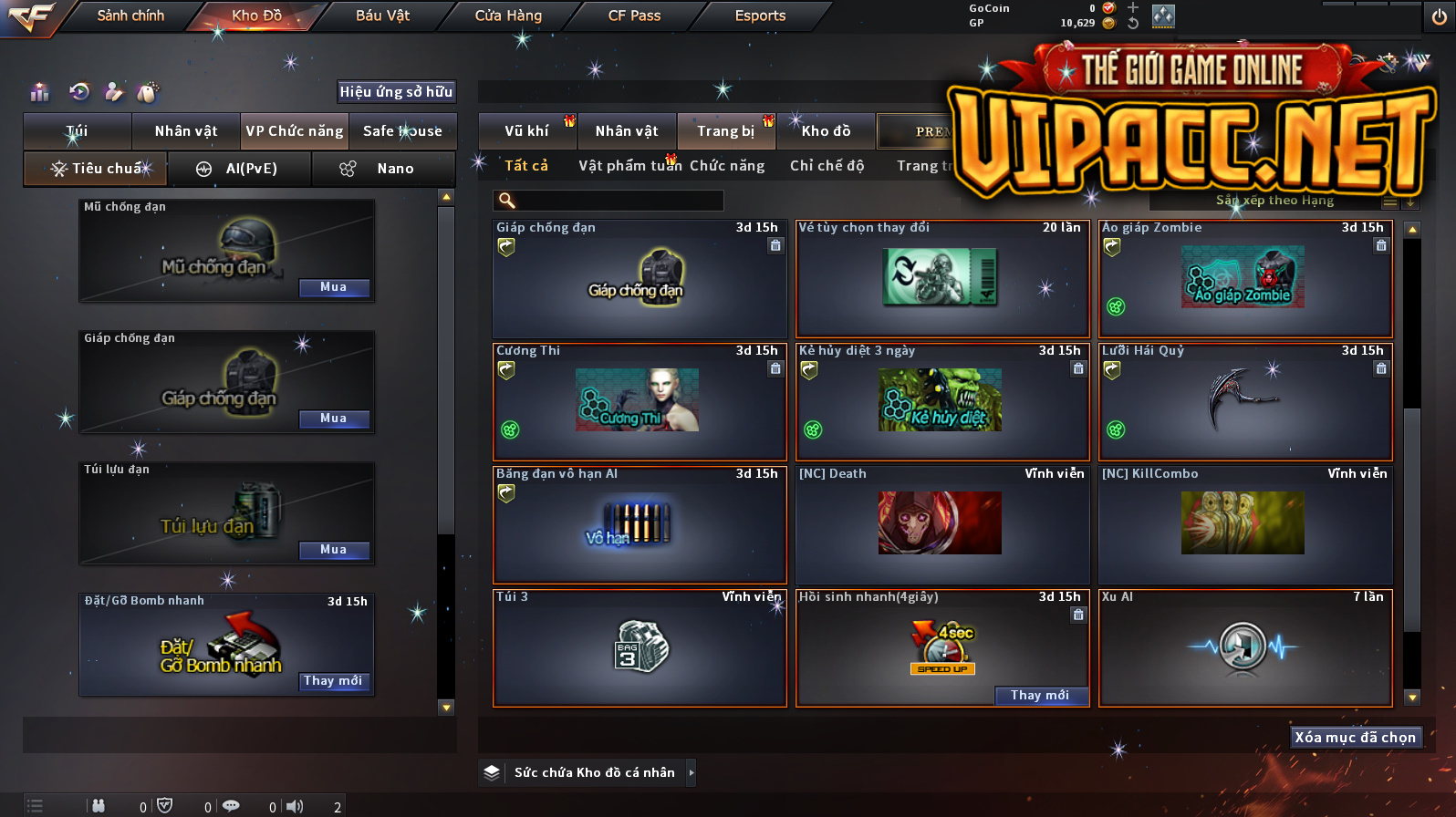Viewport: 1456px width, 817px height.
Task: Buy the Mũ chống đạn helmet
Action: tap(333, 287)
